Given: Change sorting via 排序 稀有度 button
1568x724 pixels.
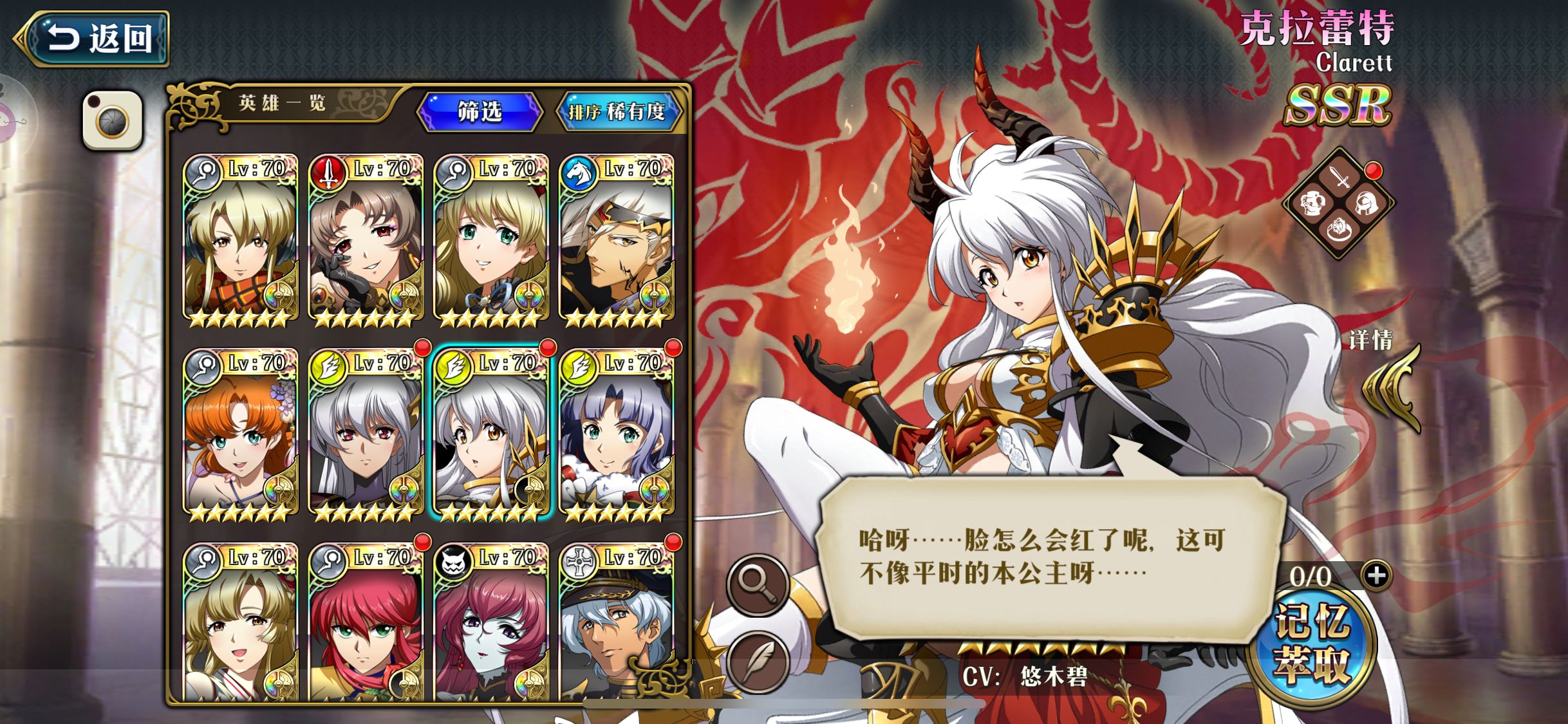Looking at the screenshot, I should point(617,111).
